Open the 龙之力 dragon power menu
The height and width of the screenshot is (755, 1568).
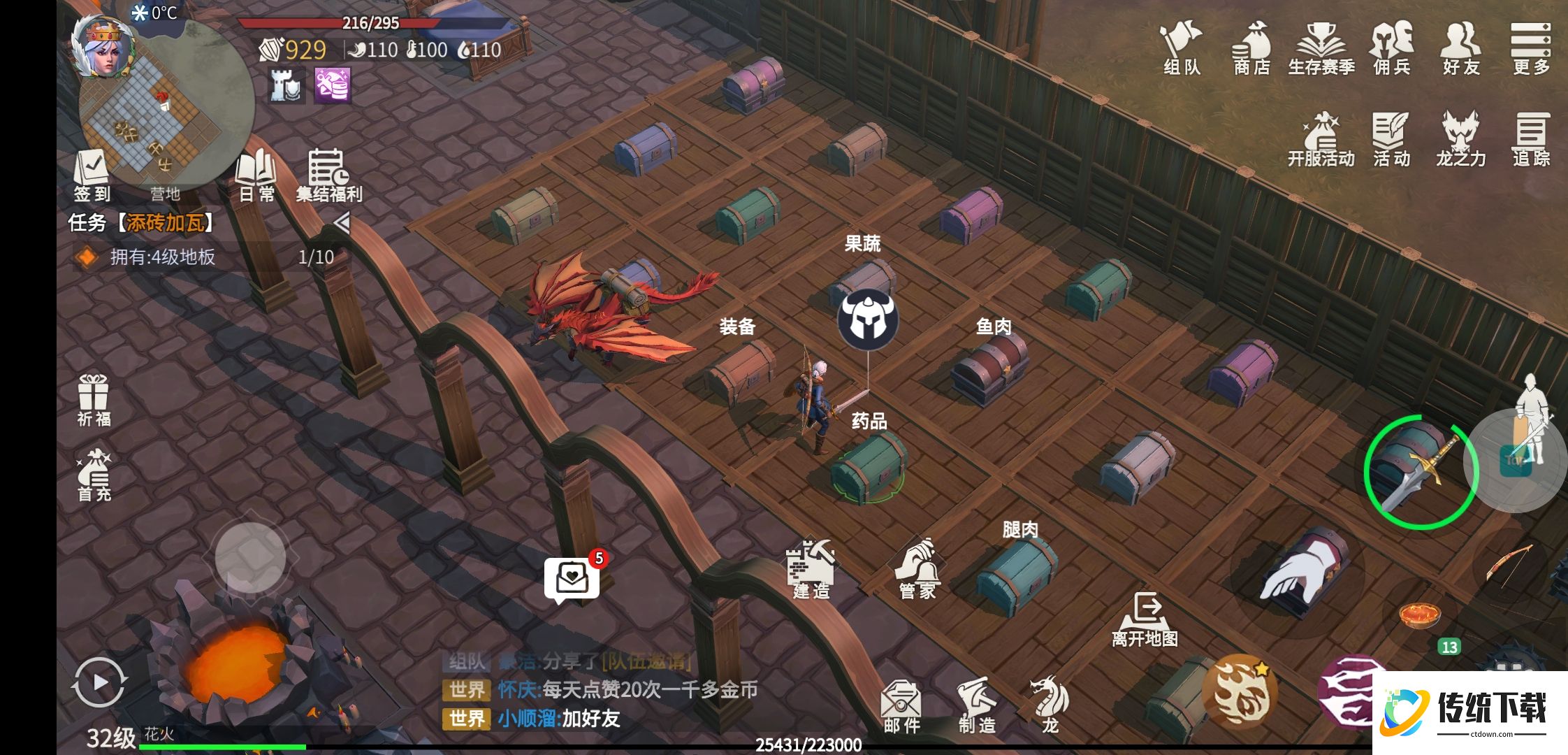[x=1460, y=139]
